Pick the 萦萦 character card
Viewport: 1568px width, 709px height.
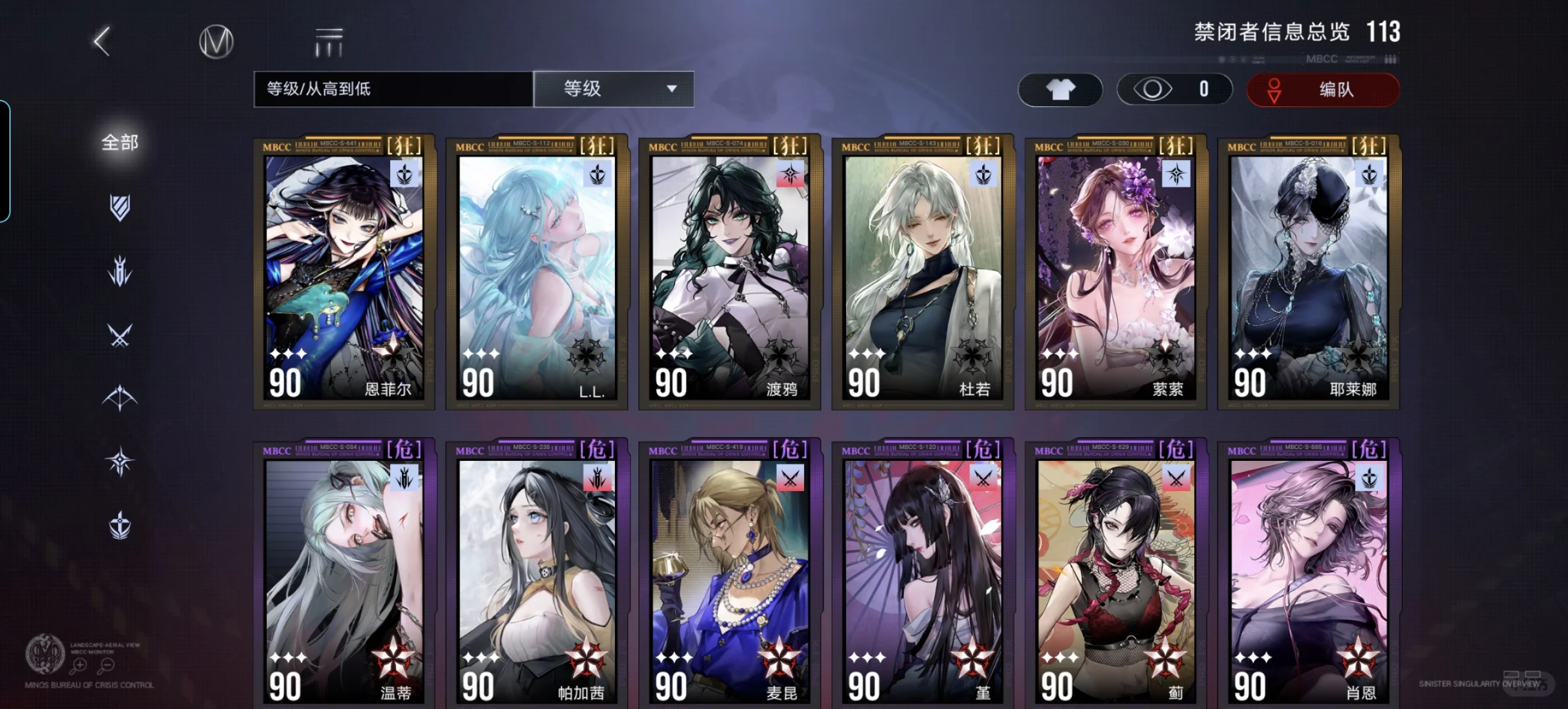click(1115, 272)
